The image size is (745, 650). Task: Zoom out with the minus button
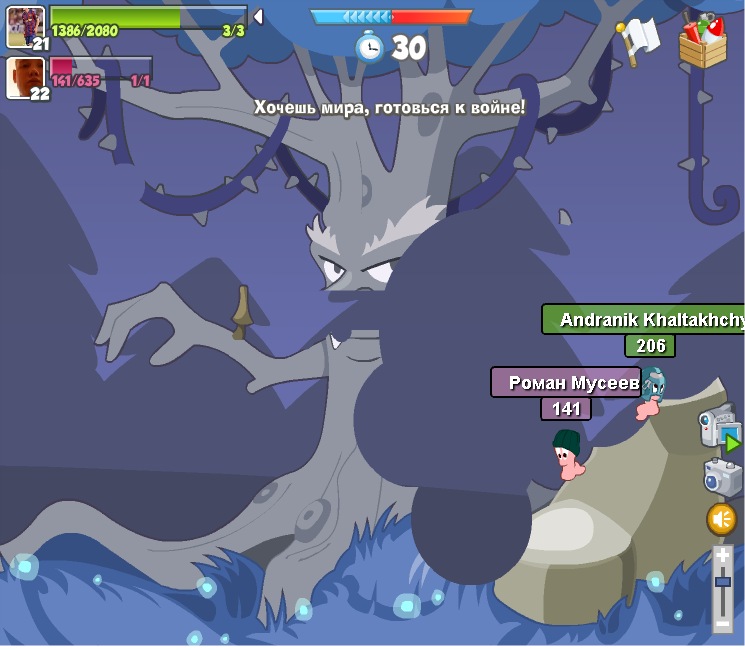[722, 622]
